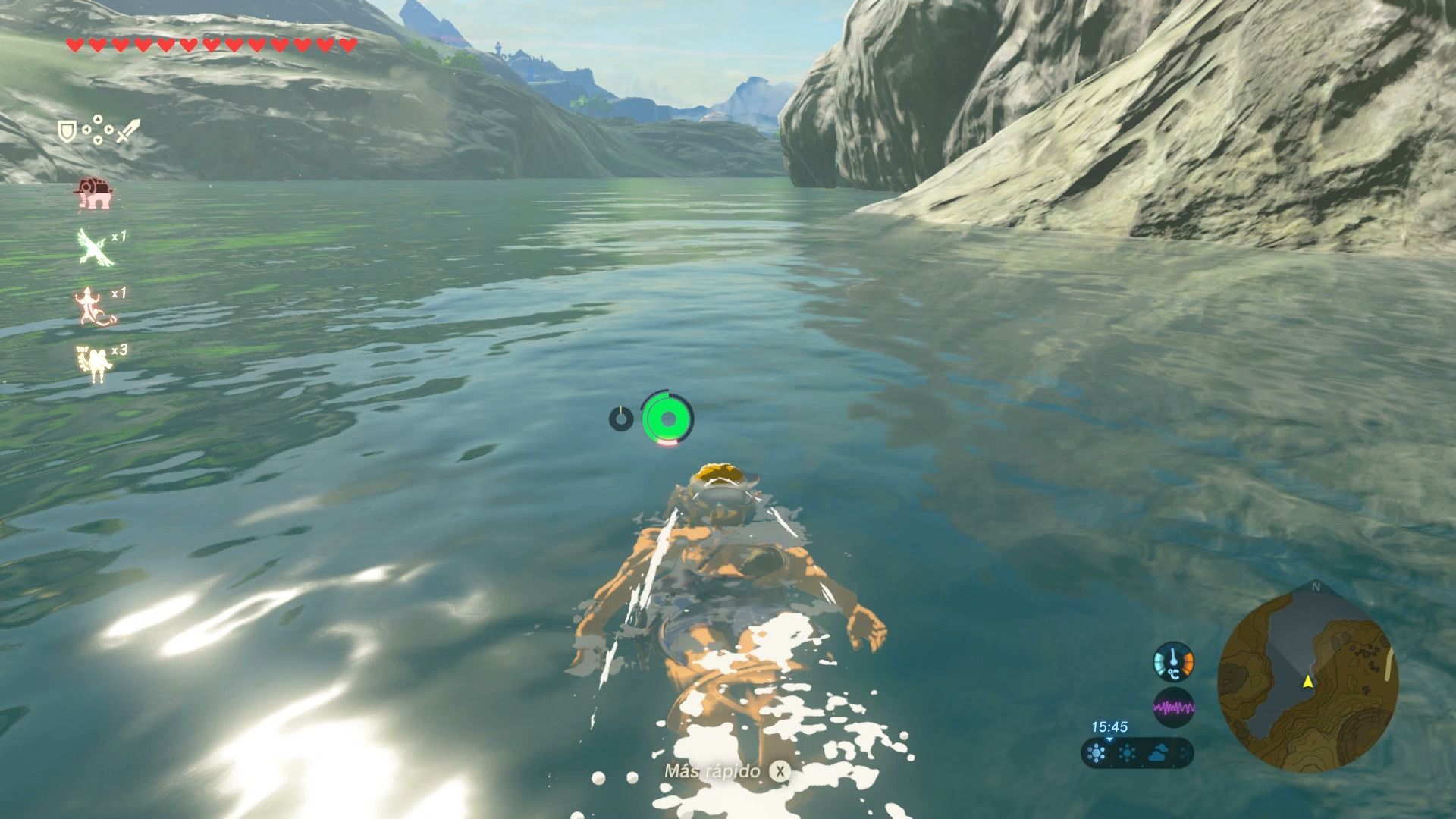Open the circular minimap
The height and width of the screenshot is (819, 1456).
pos(1307,681)
